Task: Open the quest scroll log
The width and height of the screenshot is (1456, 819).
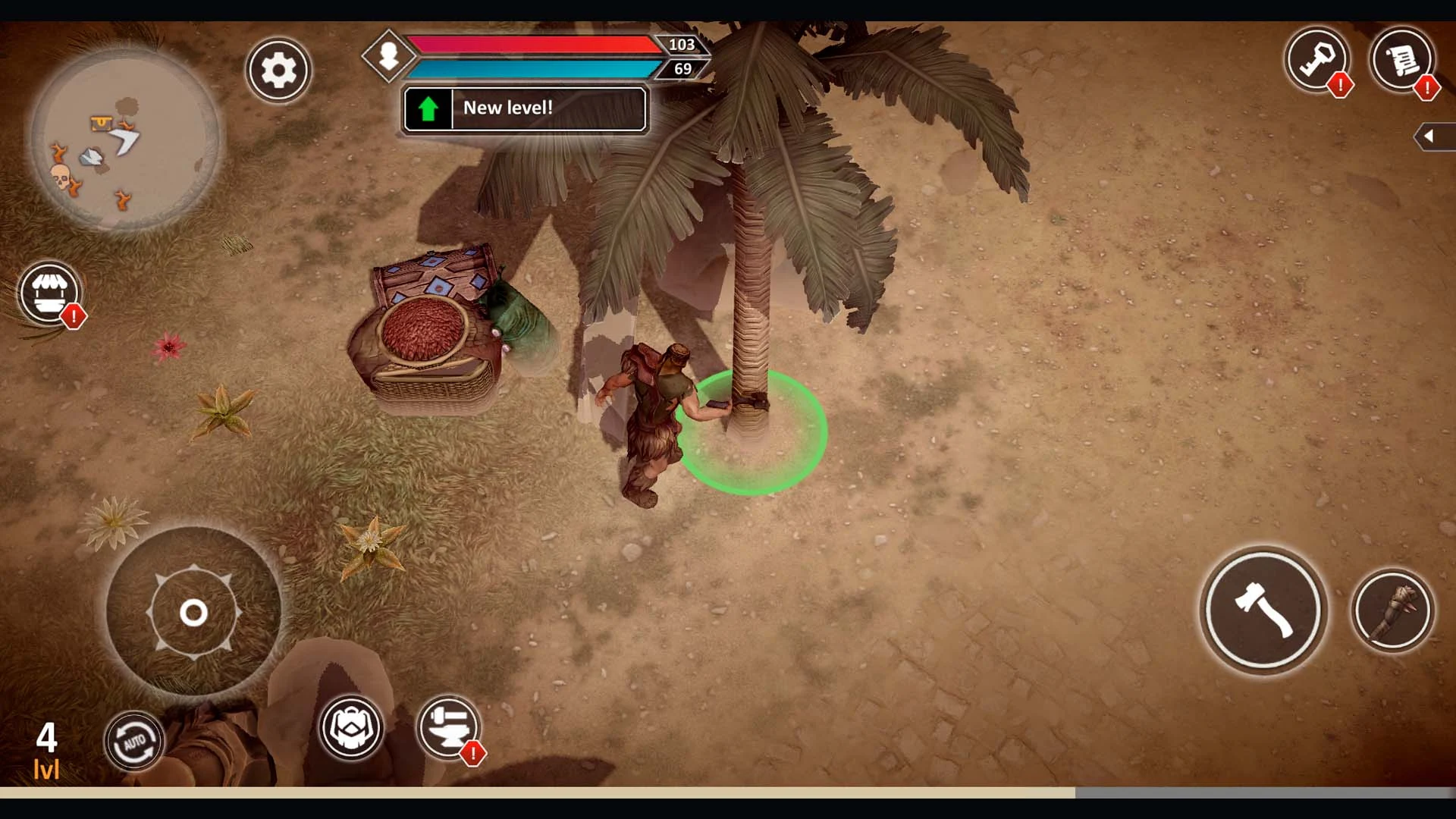Action: (x=1401, y=59)
